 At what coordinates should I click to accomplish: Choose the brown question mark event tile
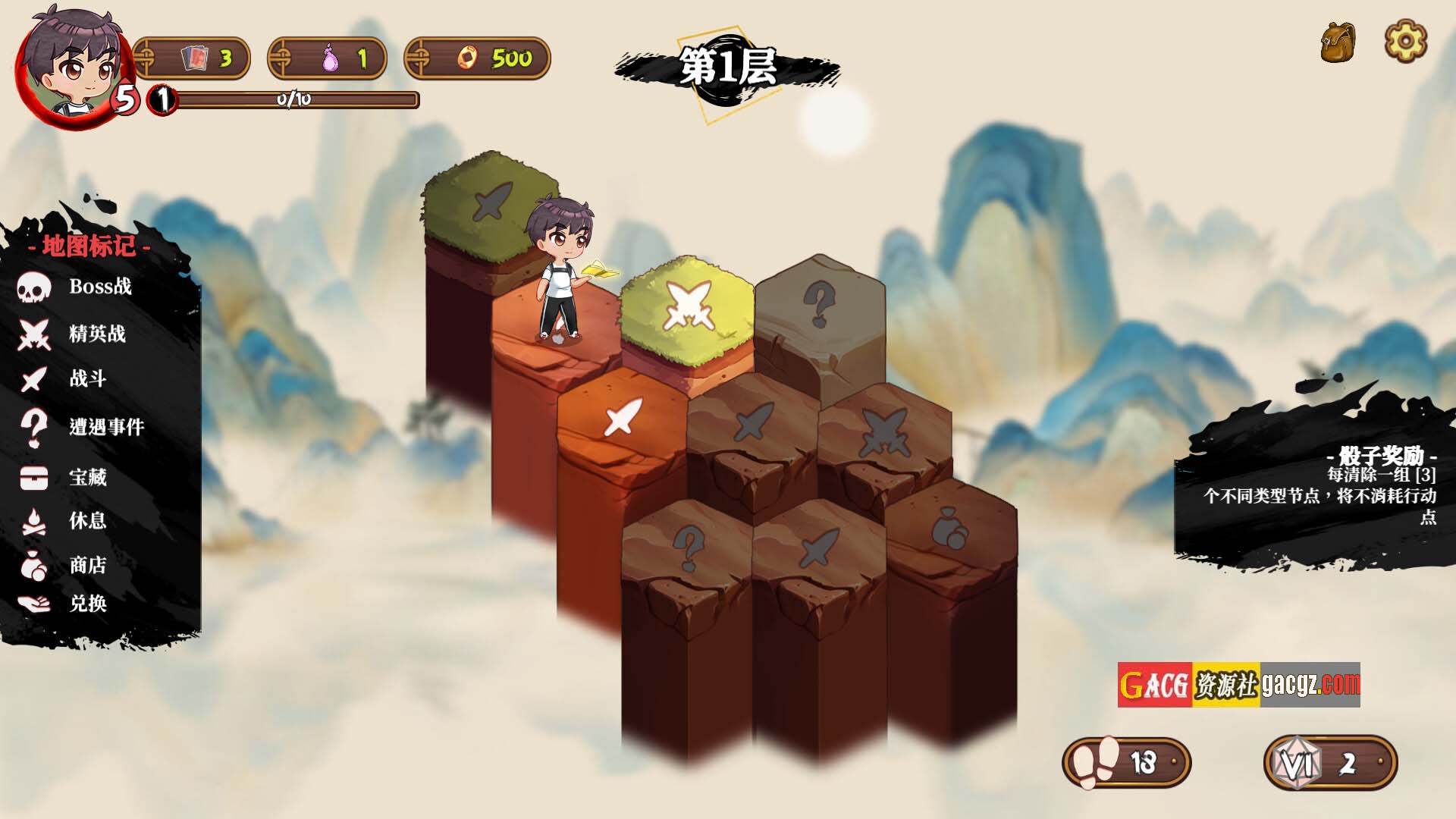point(688,548)
